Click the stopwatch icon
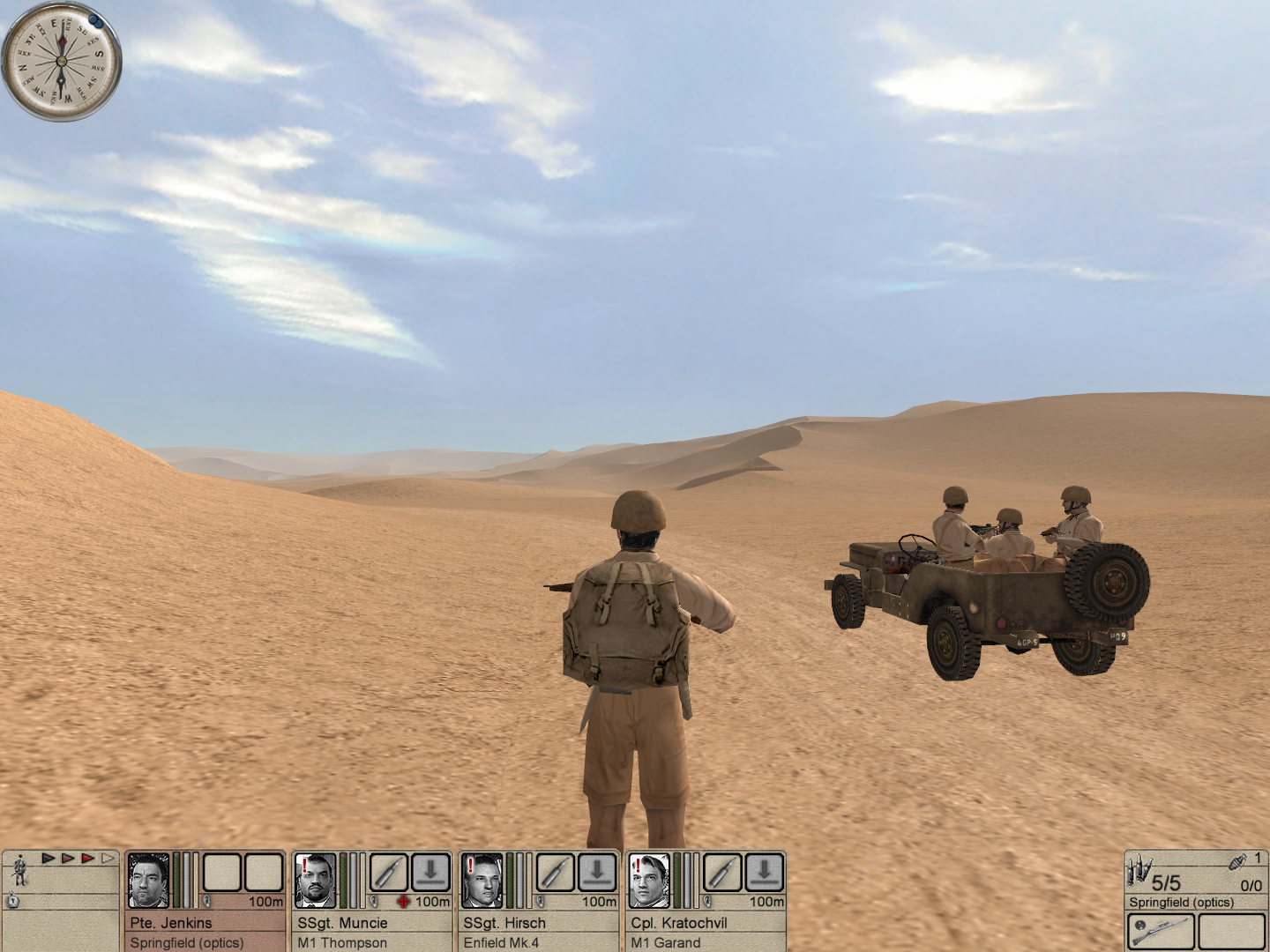The height and width of the screenshot is (952, 1270). coord(13,901)
